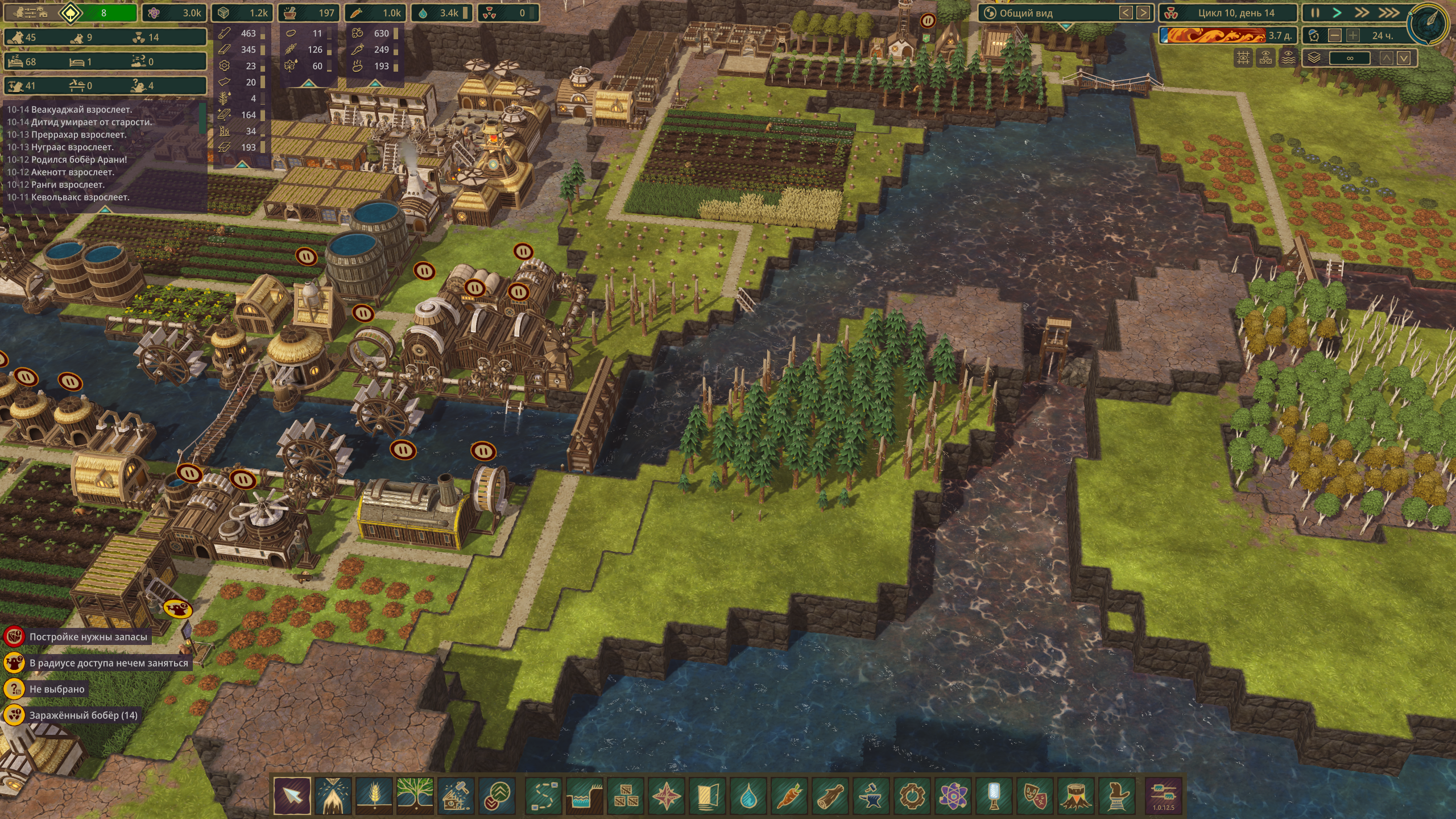Viewport: 1456px width, 819px height.
Task: Choose the tree planting tool
Action: (415, 795)
